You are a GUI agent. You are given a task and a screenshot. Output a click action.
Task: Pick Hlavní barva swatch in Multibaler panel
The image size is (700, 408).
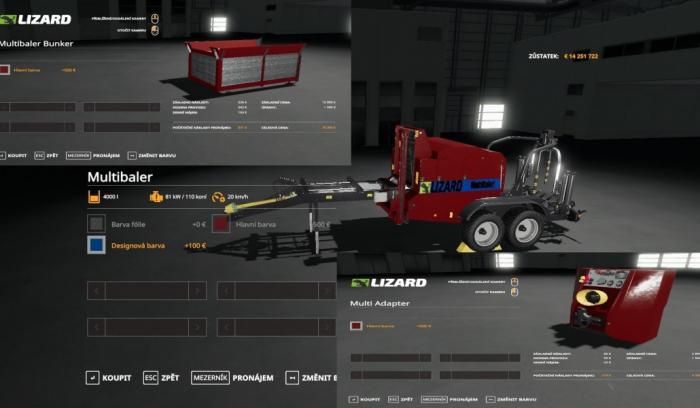click(222, 224)
